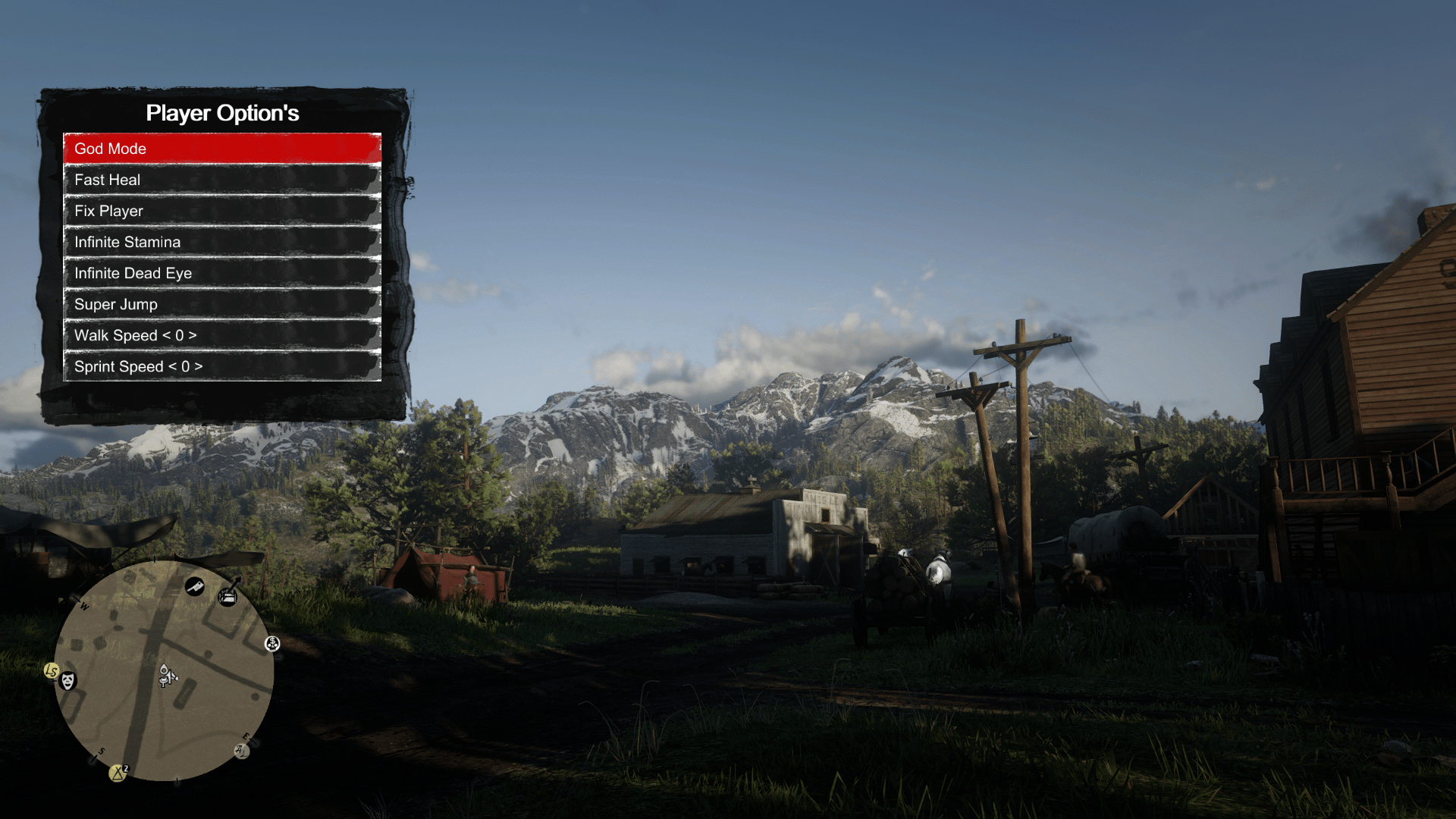Image resolution: width=1456 pixels, height=819 pixels.
Task: Click the Player Option's menu title
Action: click(x=222, y=112)
